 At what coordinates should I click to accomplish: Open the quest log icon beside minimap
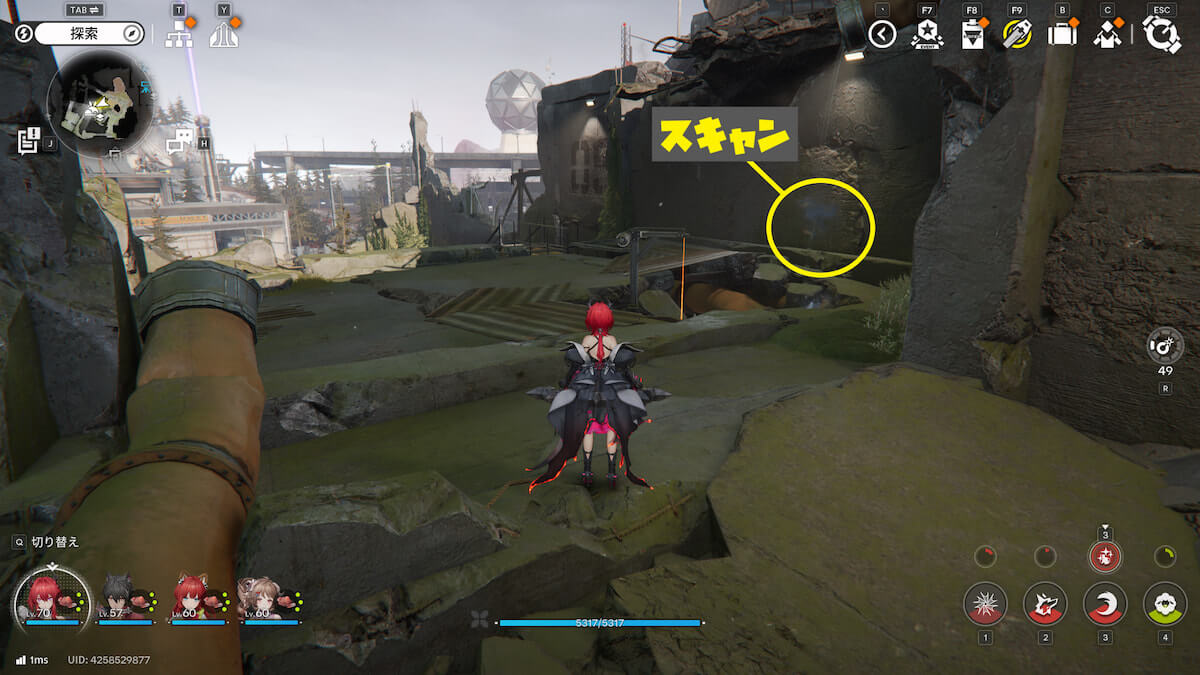pyautogui.click(x=29, y=140)
